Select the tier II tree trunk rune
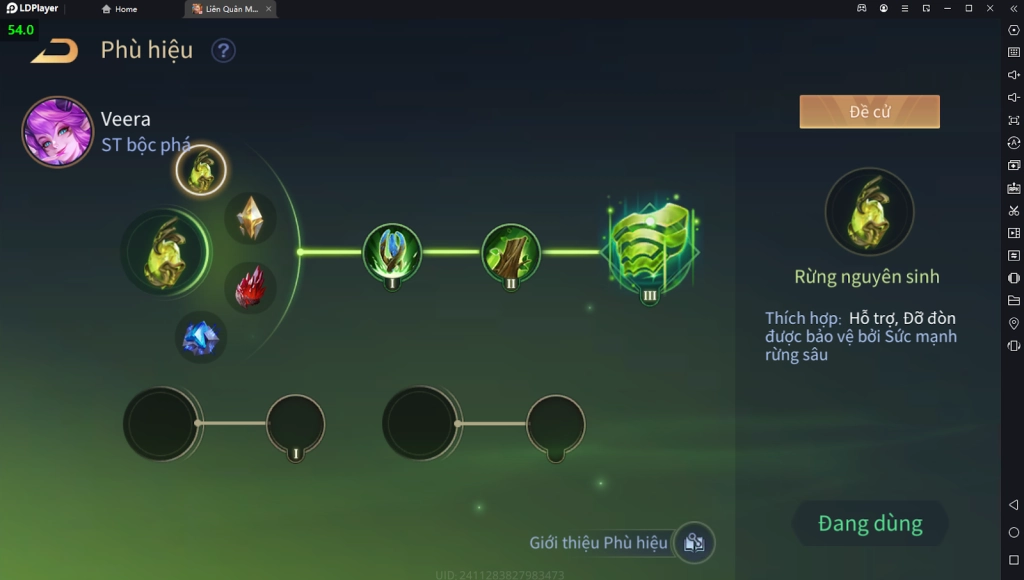 [511, 252]
